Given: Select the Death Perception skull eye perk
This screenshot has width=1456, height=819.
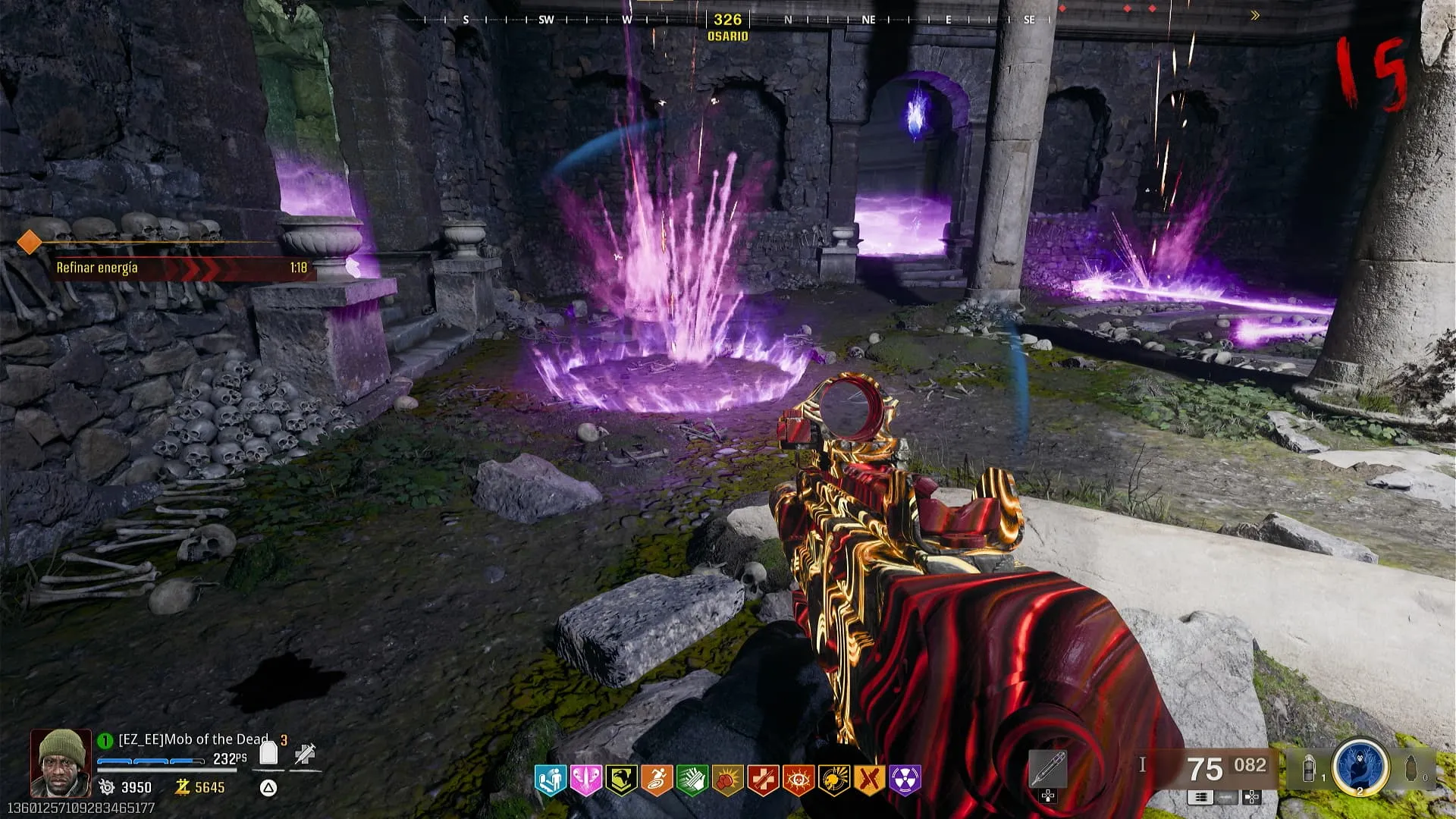Looking at the screenshot, I should click(799, 780).
